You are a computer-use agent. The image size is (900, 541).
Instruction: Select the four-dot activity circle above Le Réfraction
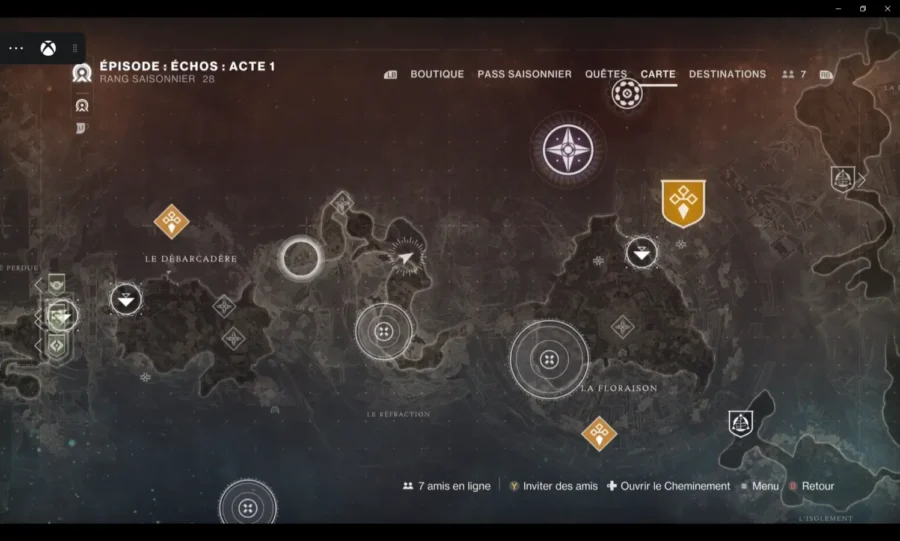[383, 331]
